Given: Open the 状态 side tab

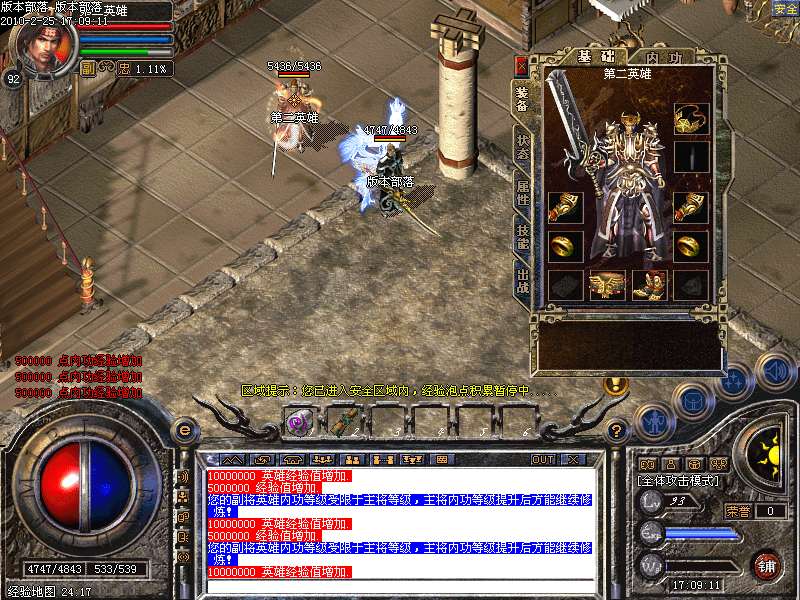Looking at the screenshot, I should click(x=522, y=144).
